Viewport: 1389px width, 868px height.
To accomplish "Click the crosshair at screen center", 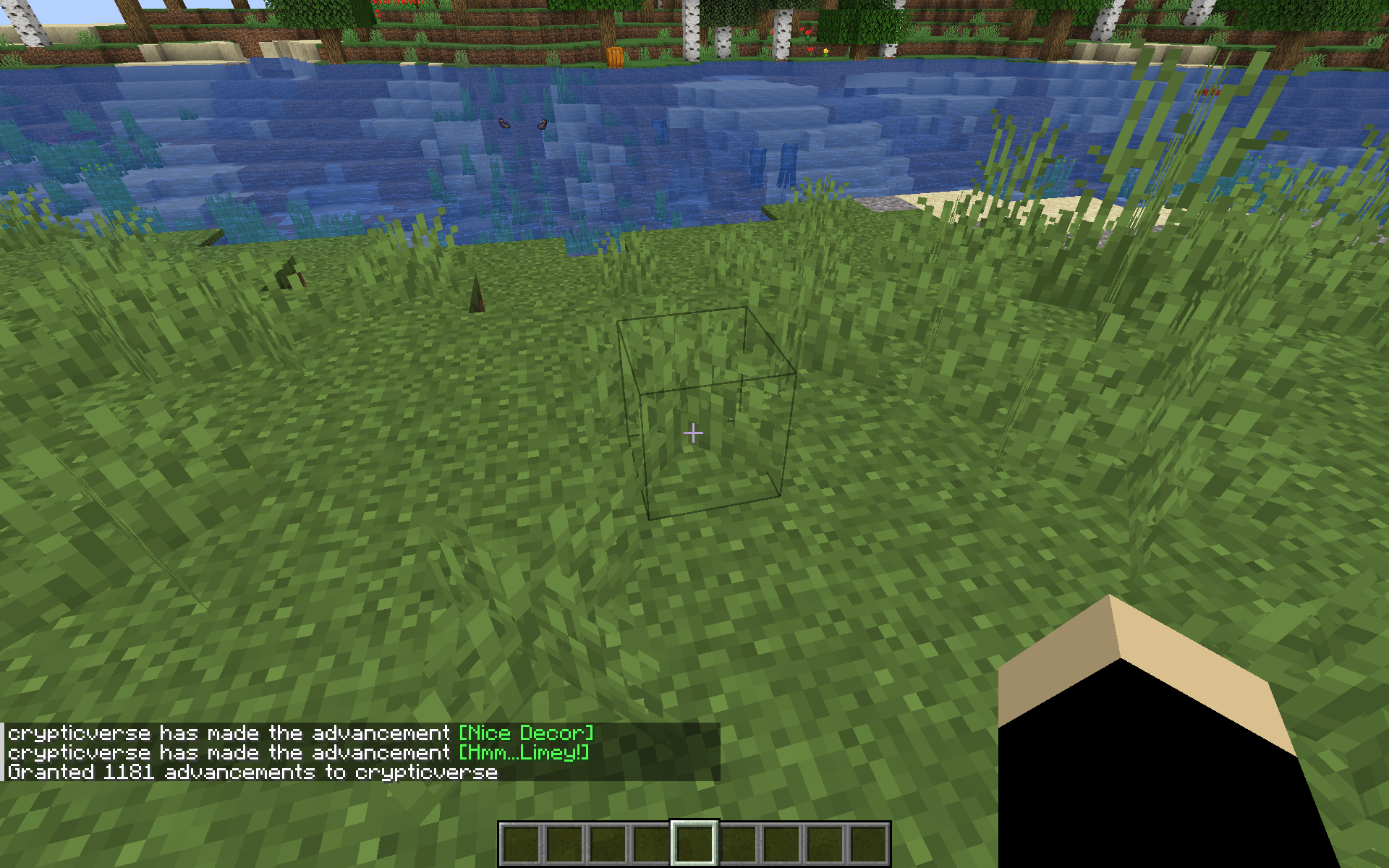I will pyautogui.click(x=693, y=433).
